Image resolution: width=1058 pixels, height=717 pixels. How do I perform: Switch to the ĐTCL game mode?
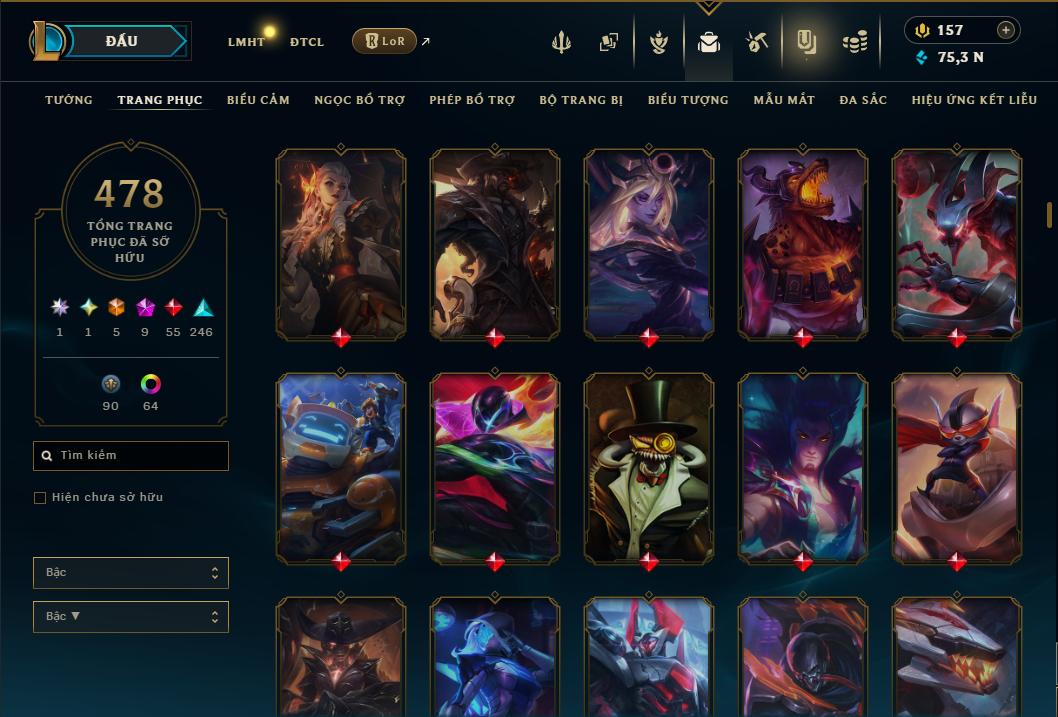pyautogui.click(x=307, y=42)
